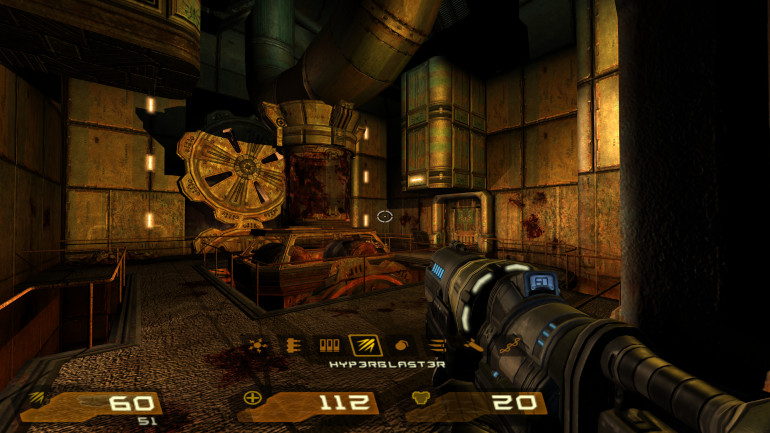The width and height of the screenshot is (770, 433).
Task: Choose the three-nails nailgun weapon icon
Action: click(437, 346)
